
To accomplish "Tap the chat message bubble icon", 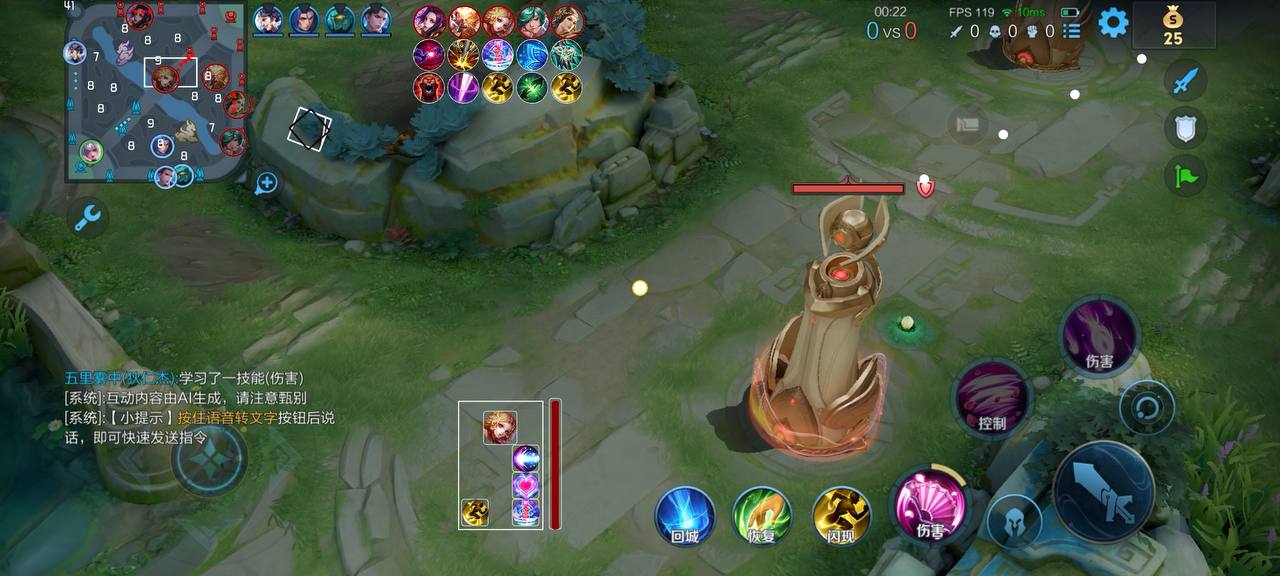I will [x=968, y=125].
